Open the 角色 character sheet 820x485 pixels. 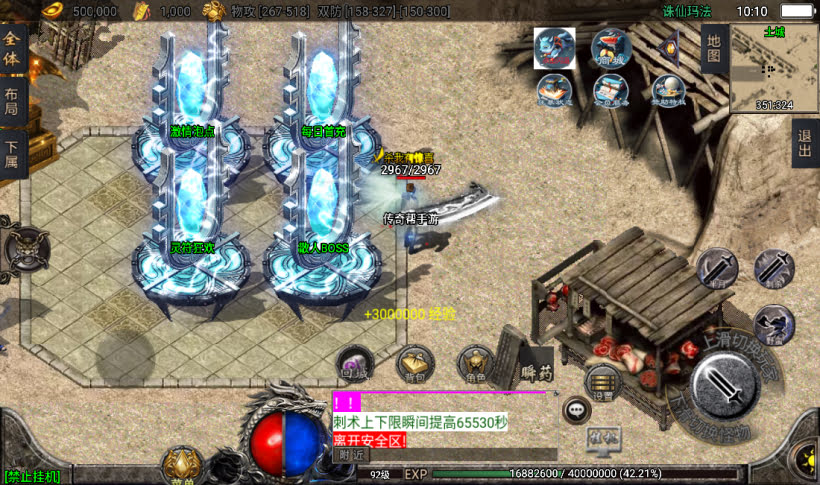tap(476, 365)
